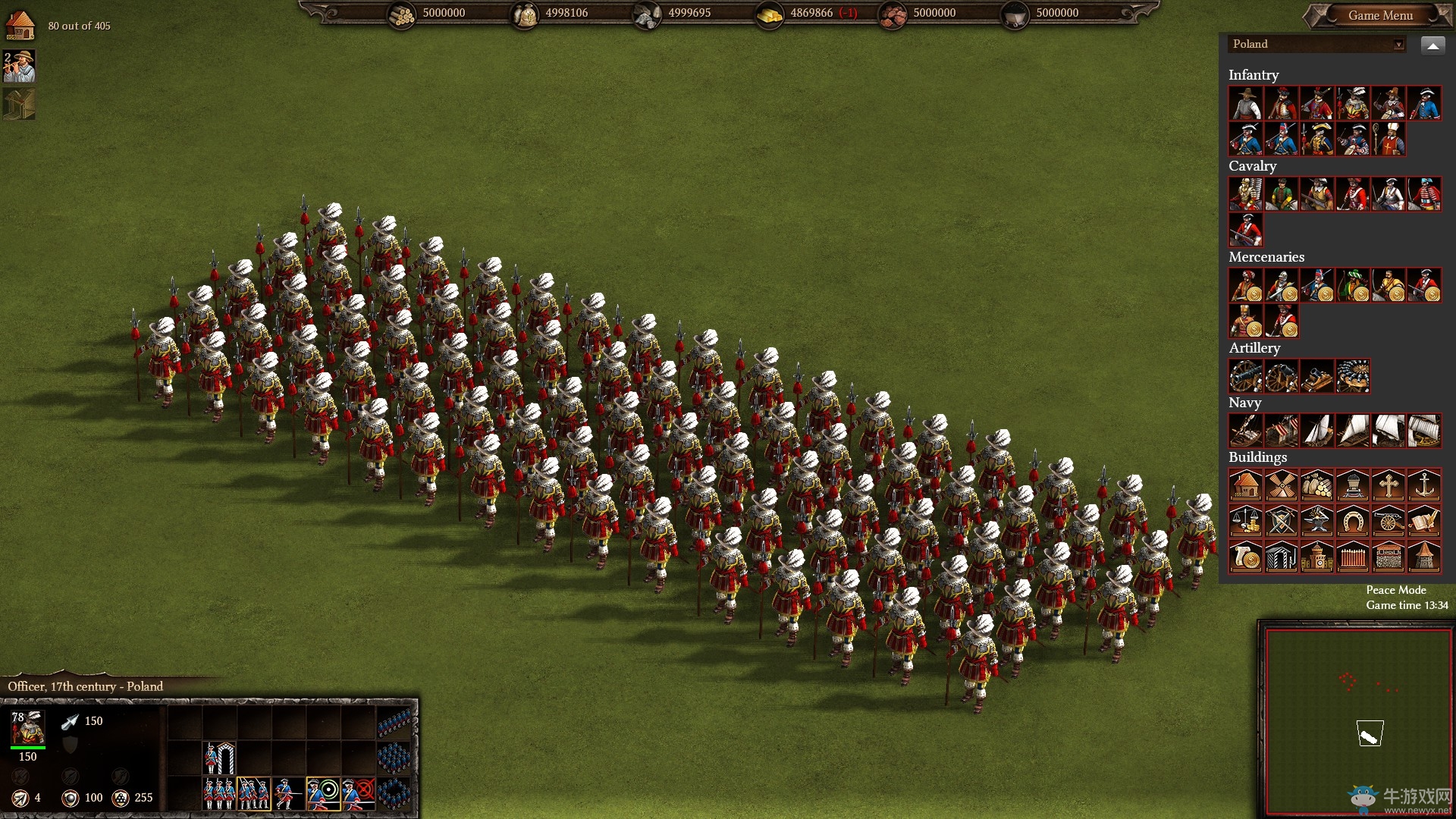Choose the red crossed-out target command
This screenshot has height=819, width=1456.
[x=359, y=793]
